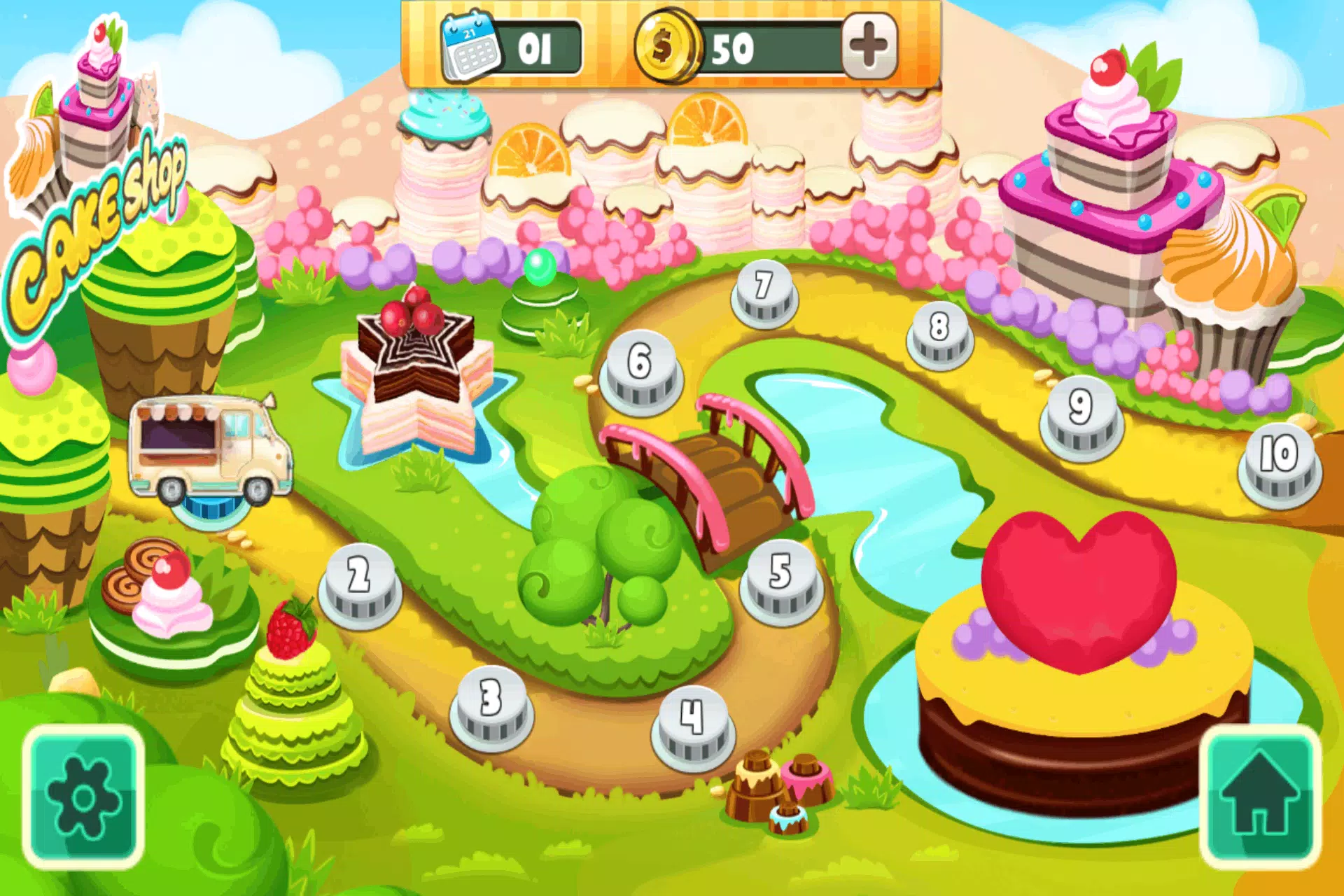The image size is (1344, 896).
Task: Select level 7 marker
Action: coord(764,295)
